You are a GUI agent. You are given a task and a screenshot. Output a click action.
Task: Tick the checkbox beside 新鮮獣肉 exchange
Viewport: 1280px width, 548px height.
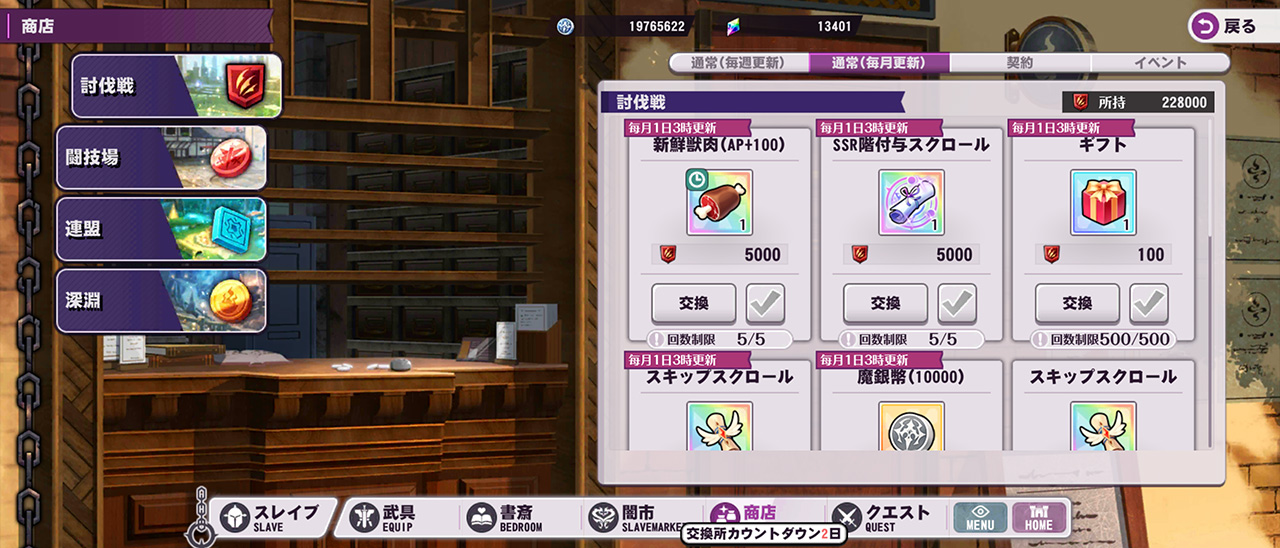tap(765, 303)
